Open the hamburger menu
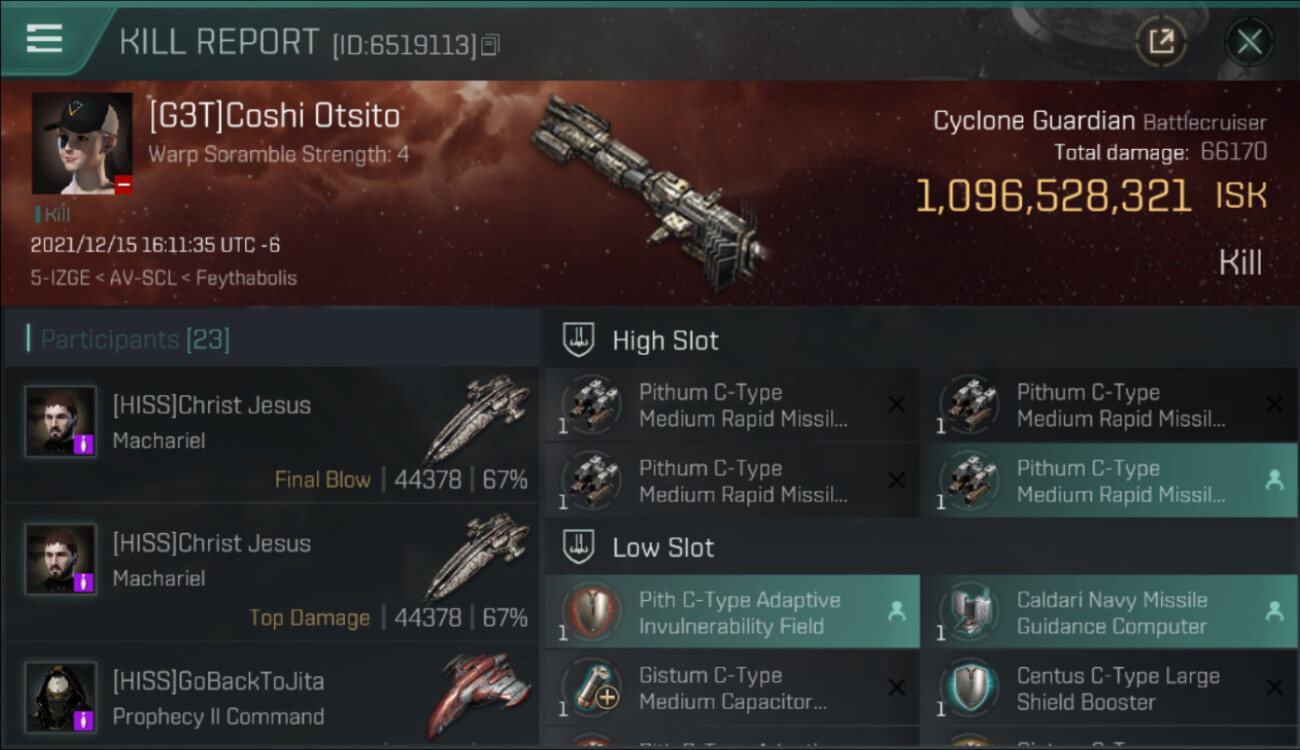 [x=45, y=39]
